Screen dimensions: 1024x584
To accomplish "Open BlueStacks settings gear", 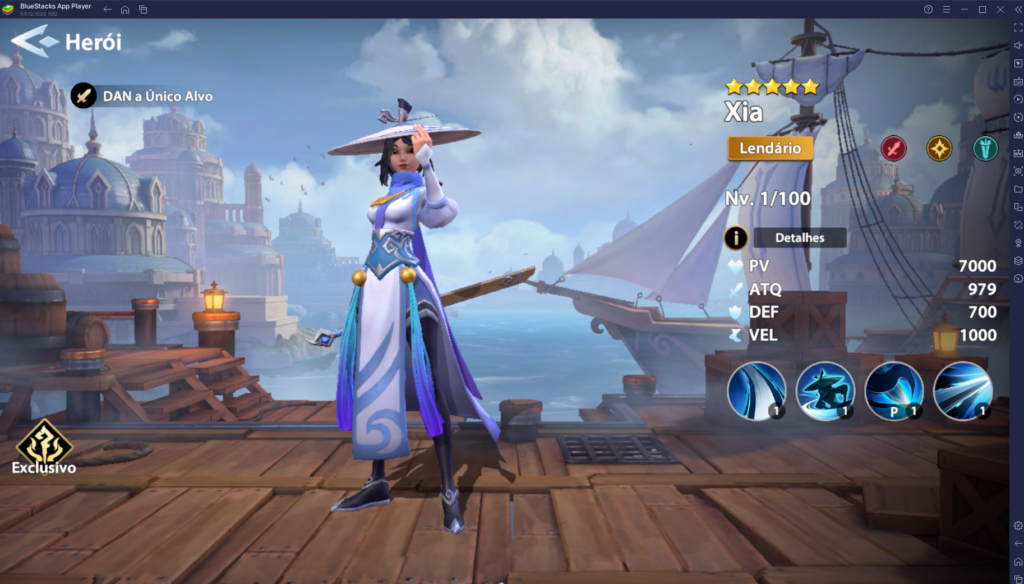I will click(x=1017, y=525).
